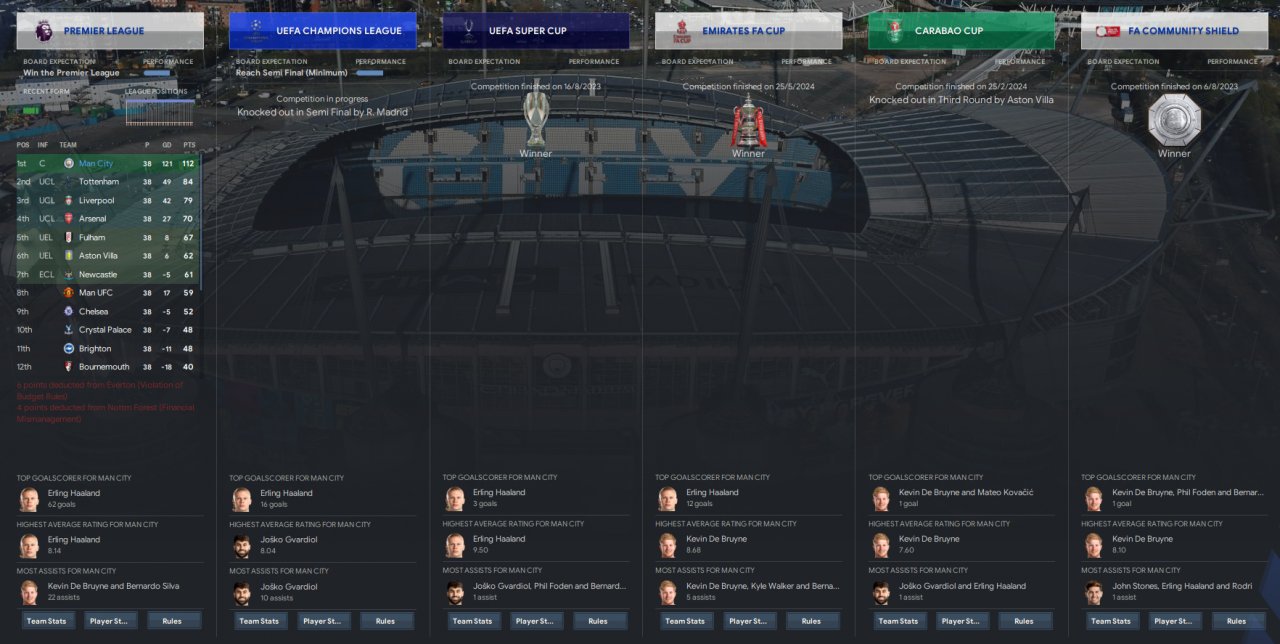This screenshot has width=1280, height=644.
Task: Select Crystal Palace in the standings
Action: 105,330
